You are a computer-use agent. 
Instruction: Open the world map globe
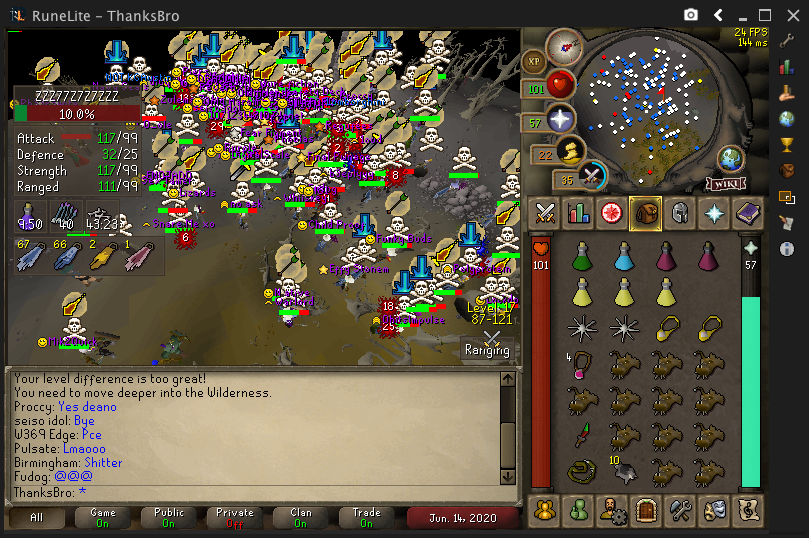(731, 159)
